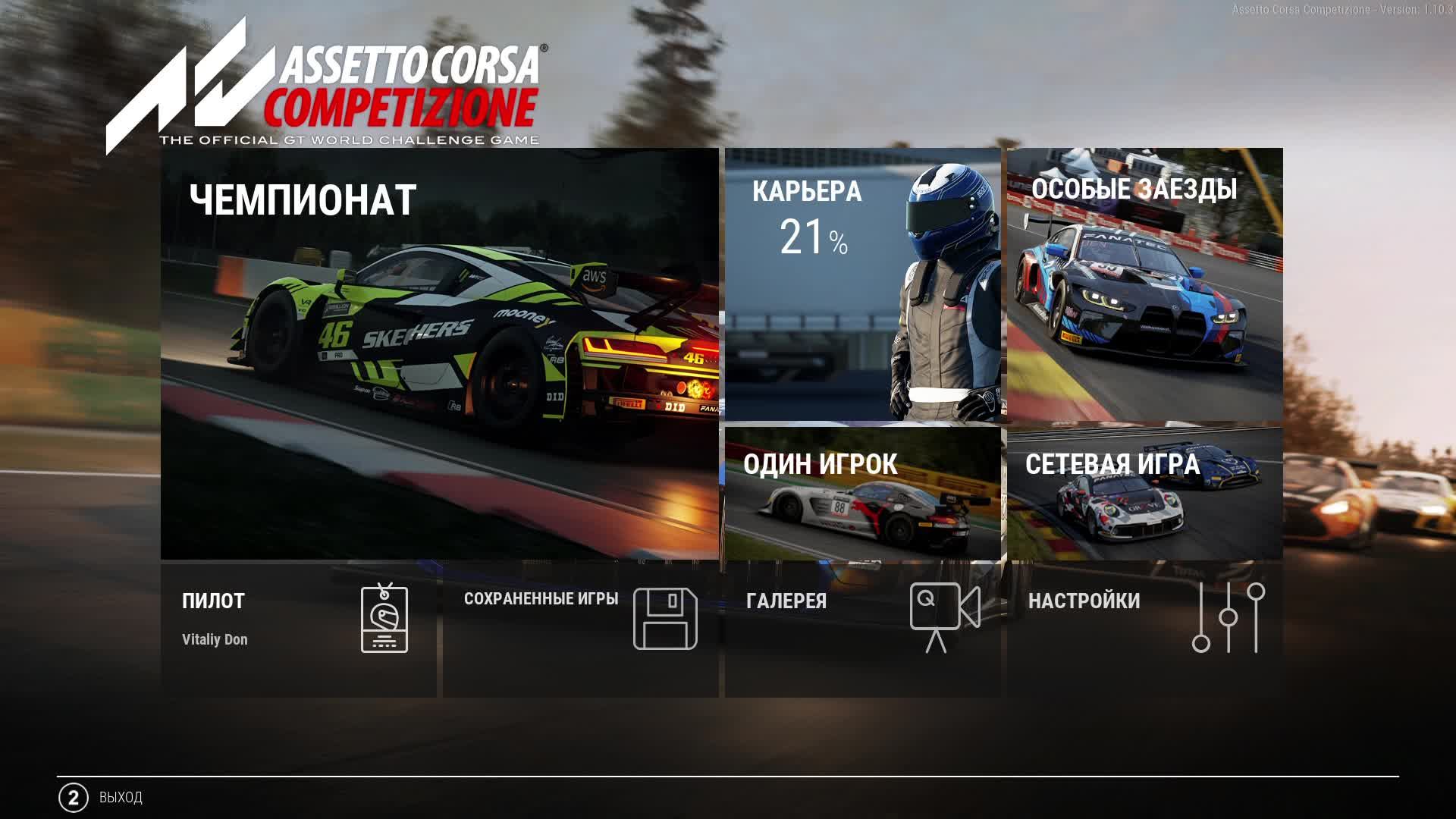The width and height of the screenshot is (1456, 819).
Task: Open the Пилот driver profile panel
Action: point(298,629)
